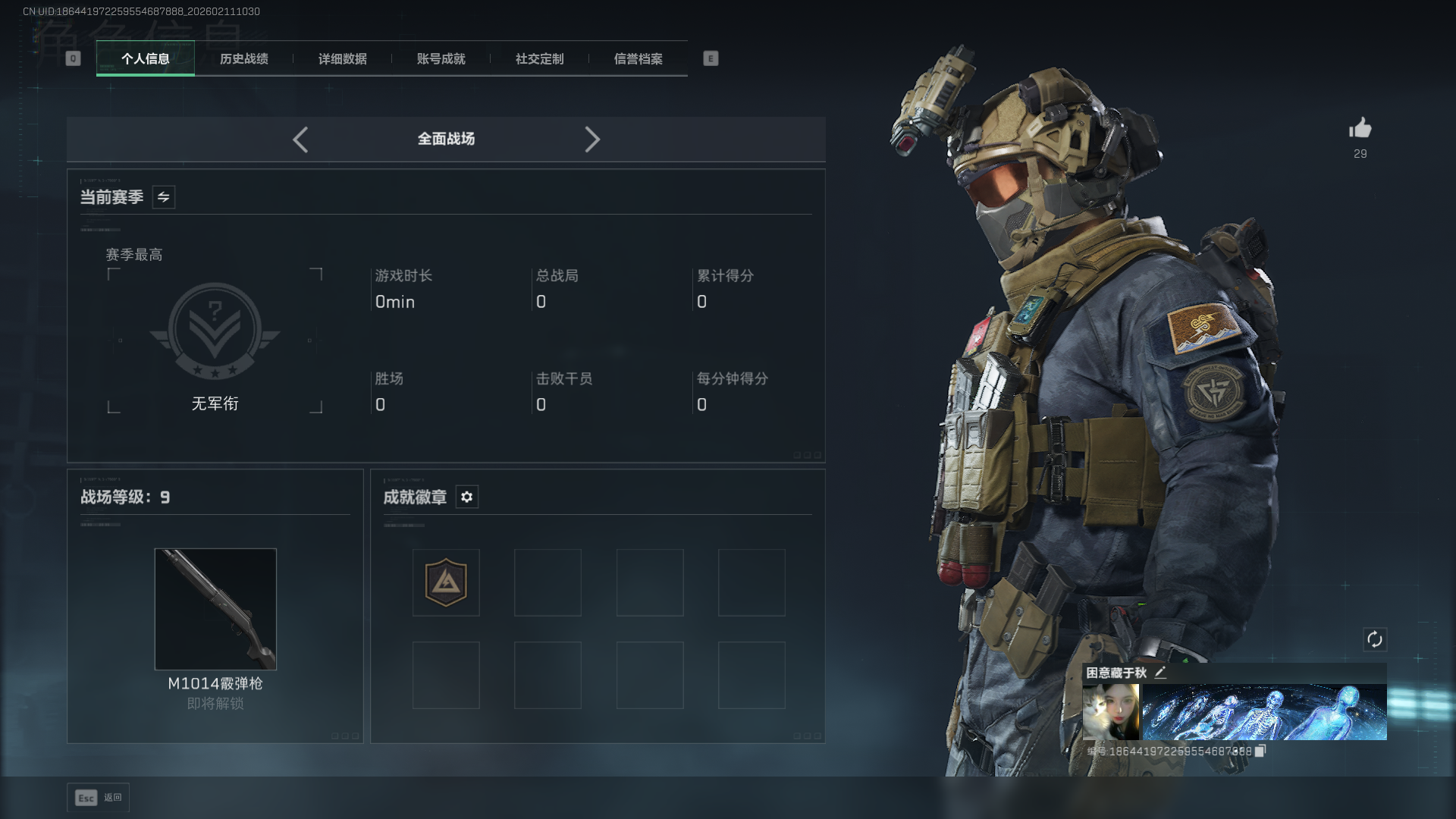Click the left arrow beside 全面战场
1456x819 pixels.
(x=300, y=140)
